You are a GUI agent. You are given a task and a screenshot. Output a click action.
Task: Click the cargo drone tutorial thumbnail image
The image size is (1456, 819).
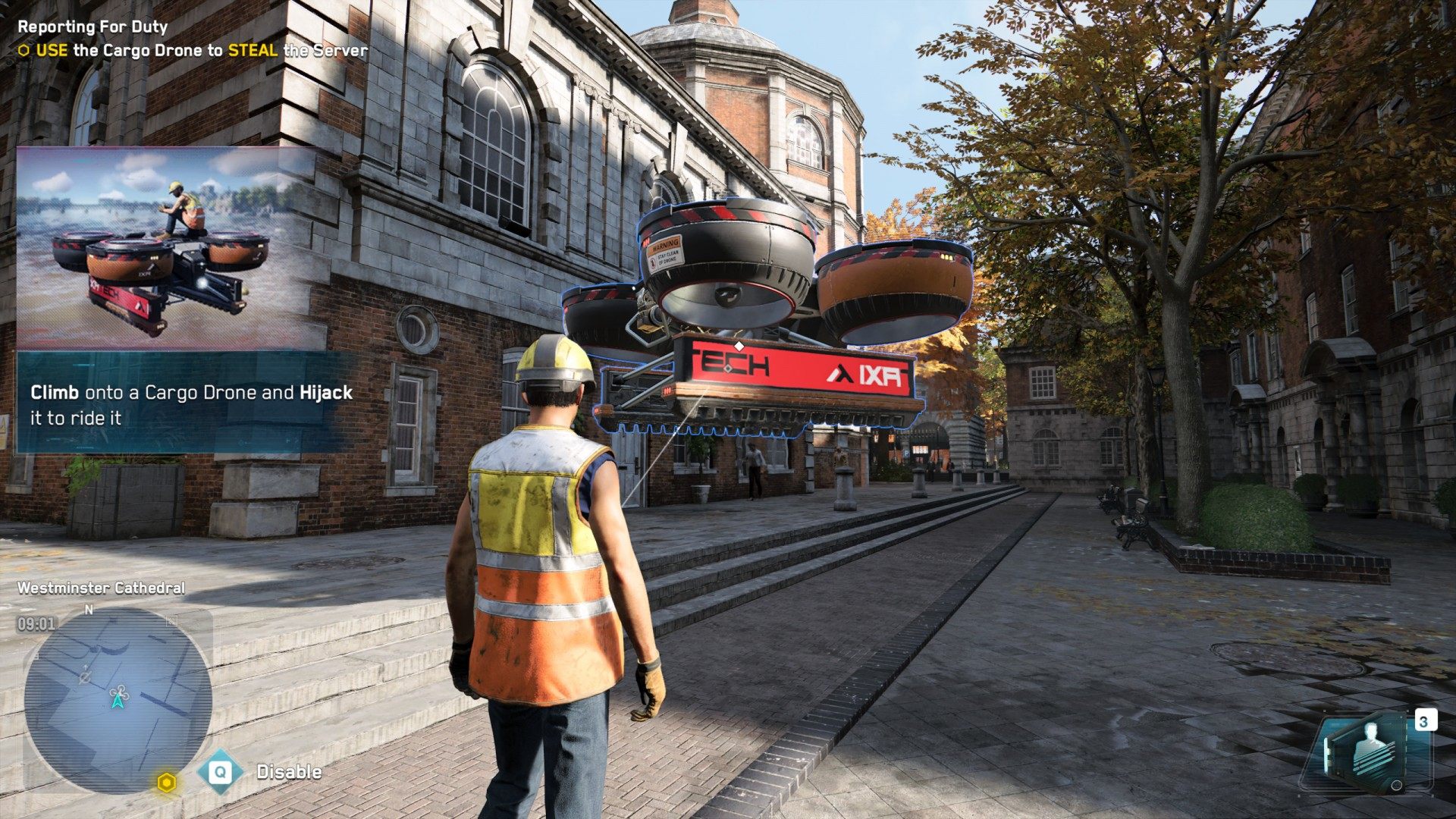(165, 249)
